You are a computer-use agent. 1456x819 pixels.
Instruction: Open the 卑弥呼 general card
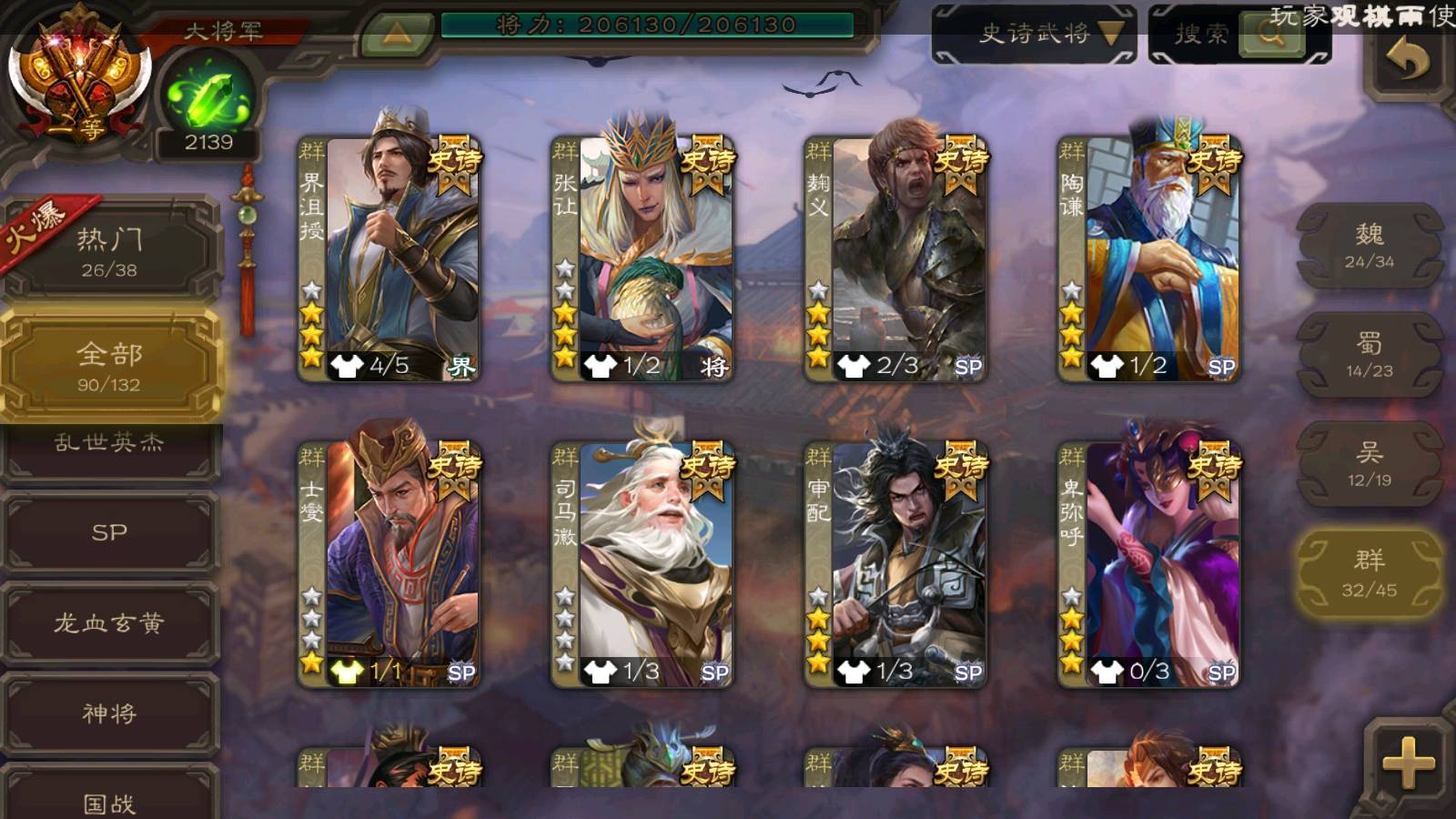click(x=1148, y=564)
